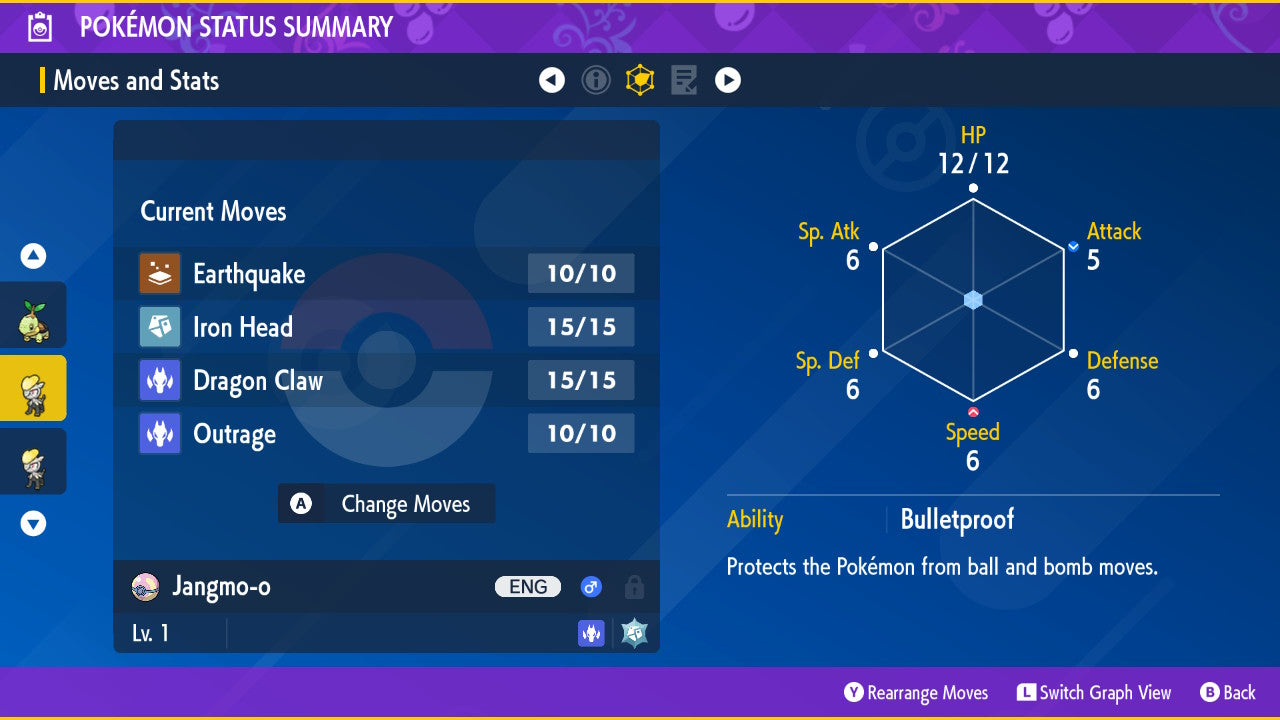The image size is (1280, 720).
Task: Select the Dragon Claw move
Action: 386,380
